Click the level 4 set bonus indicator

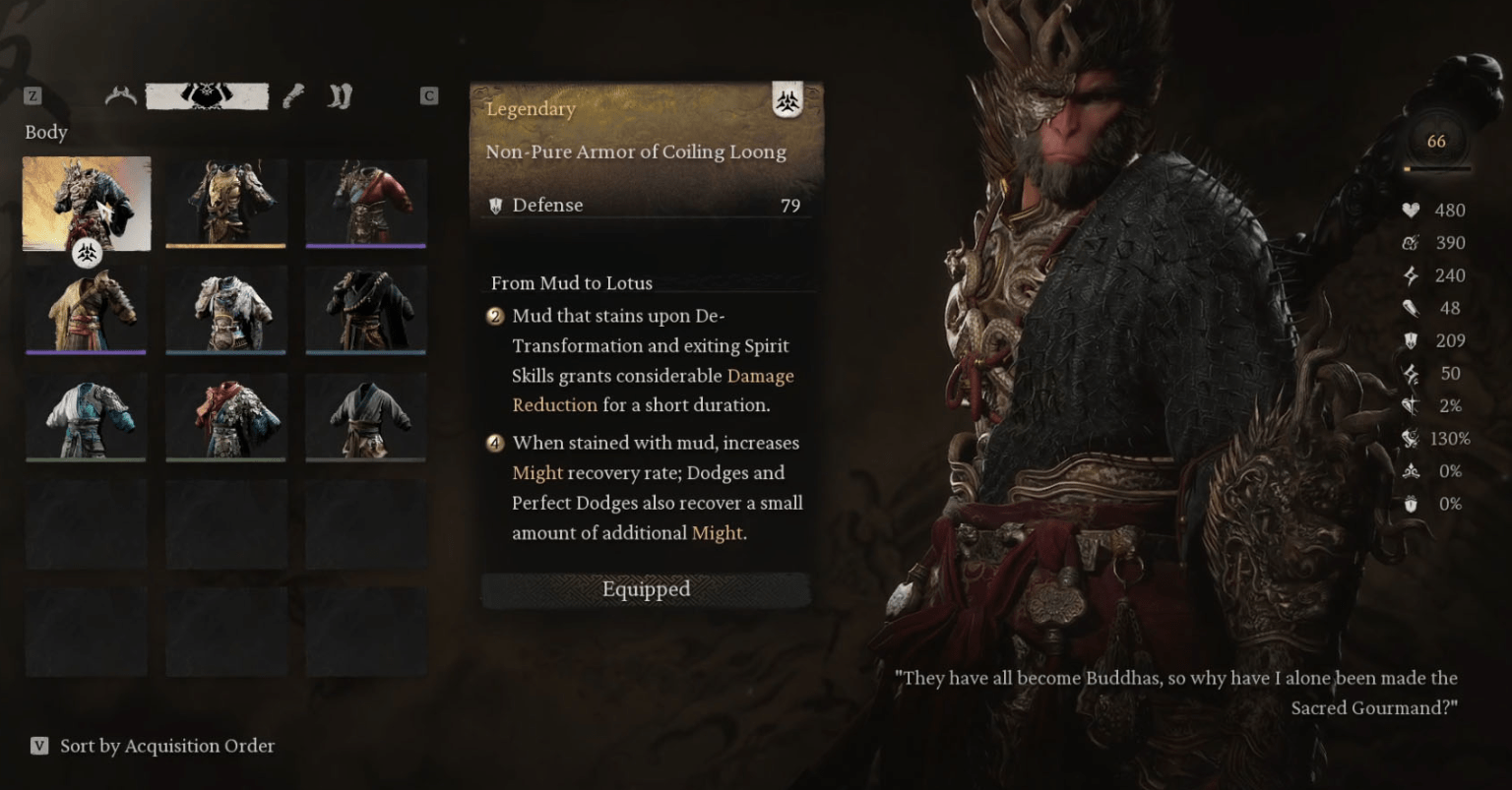point(495,444)
